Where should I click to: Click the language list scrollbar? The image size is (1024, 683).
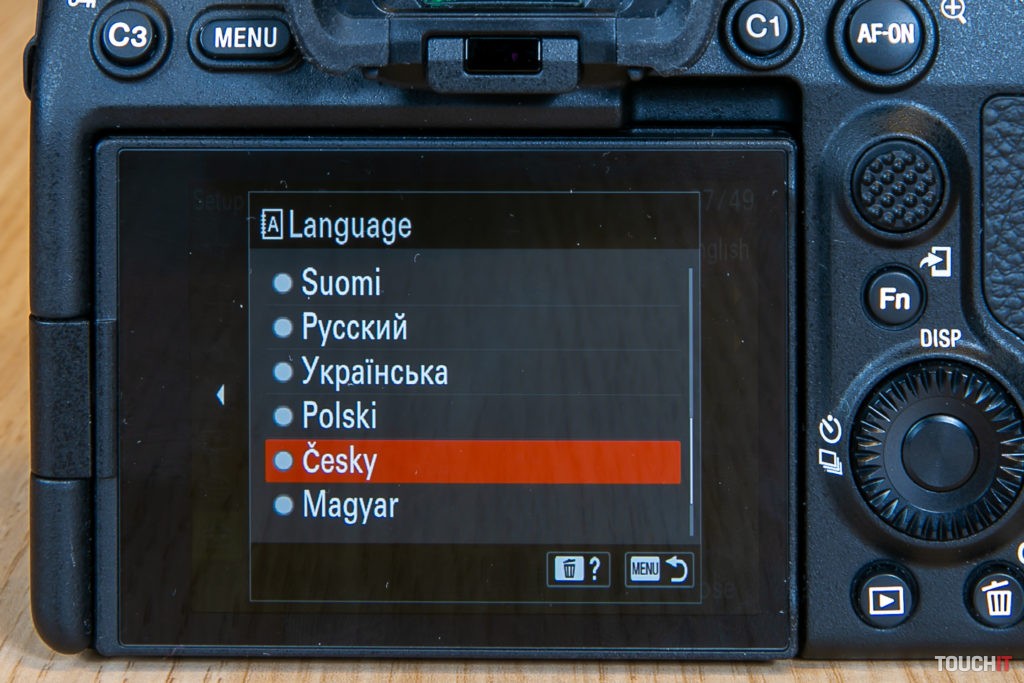(x=690, y=400)
